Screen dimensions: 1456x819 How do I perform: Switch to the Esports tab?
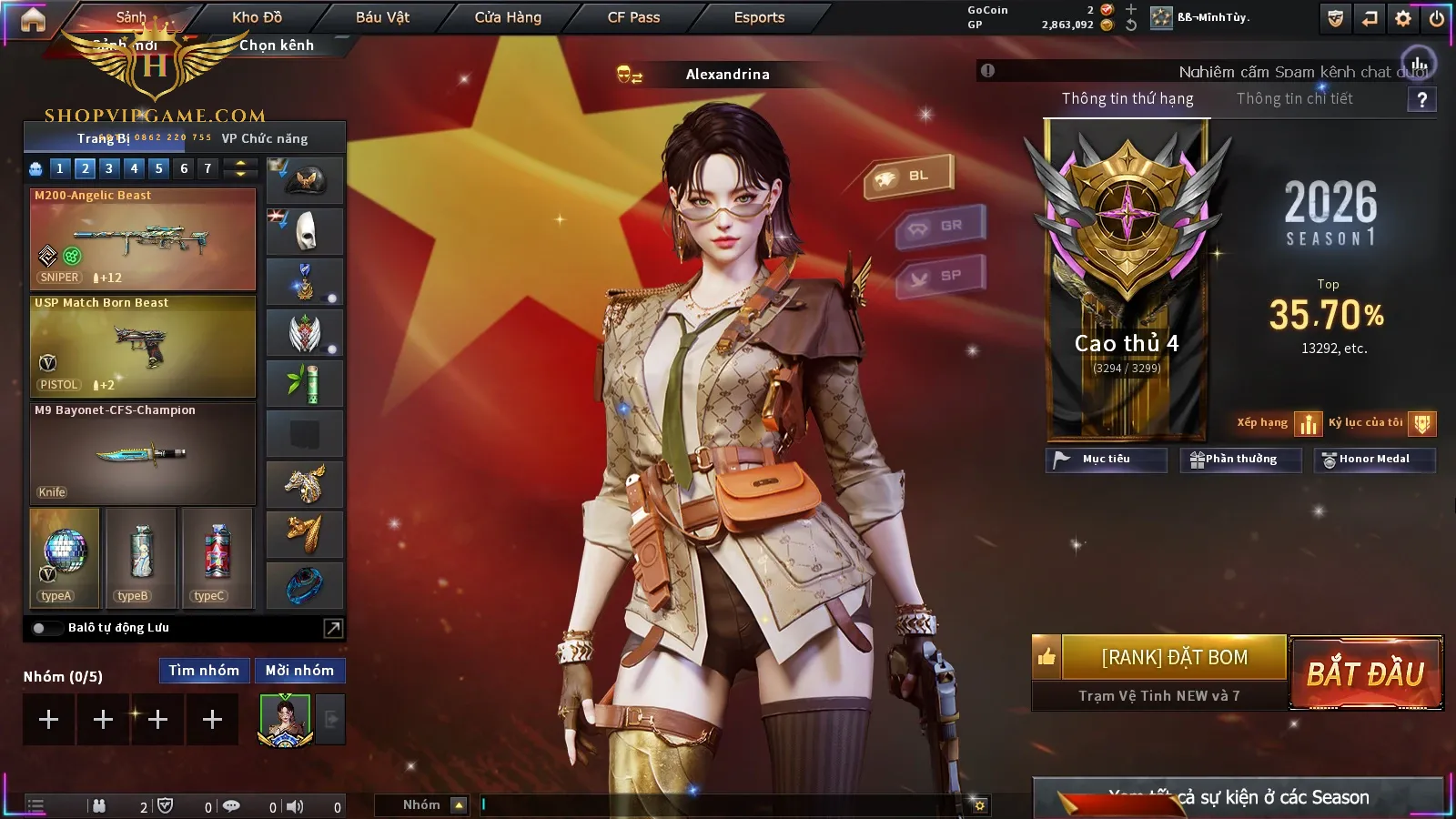(759, 17)
